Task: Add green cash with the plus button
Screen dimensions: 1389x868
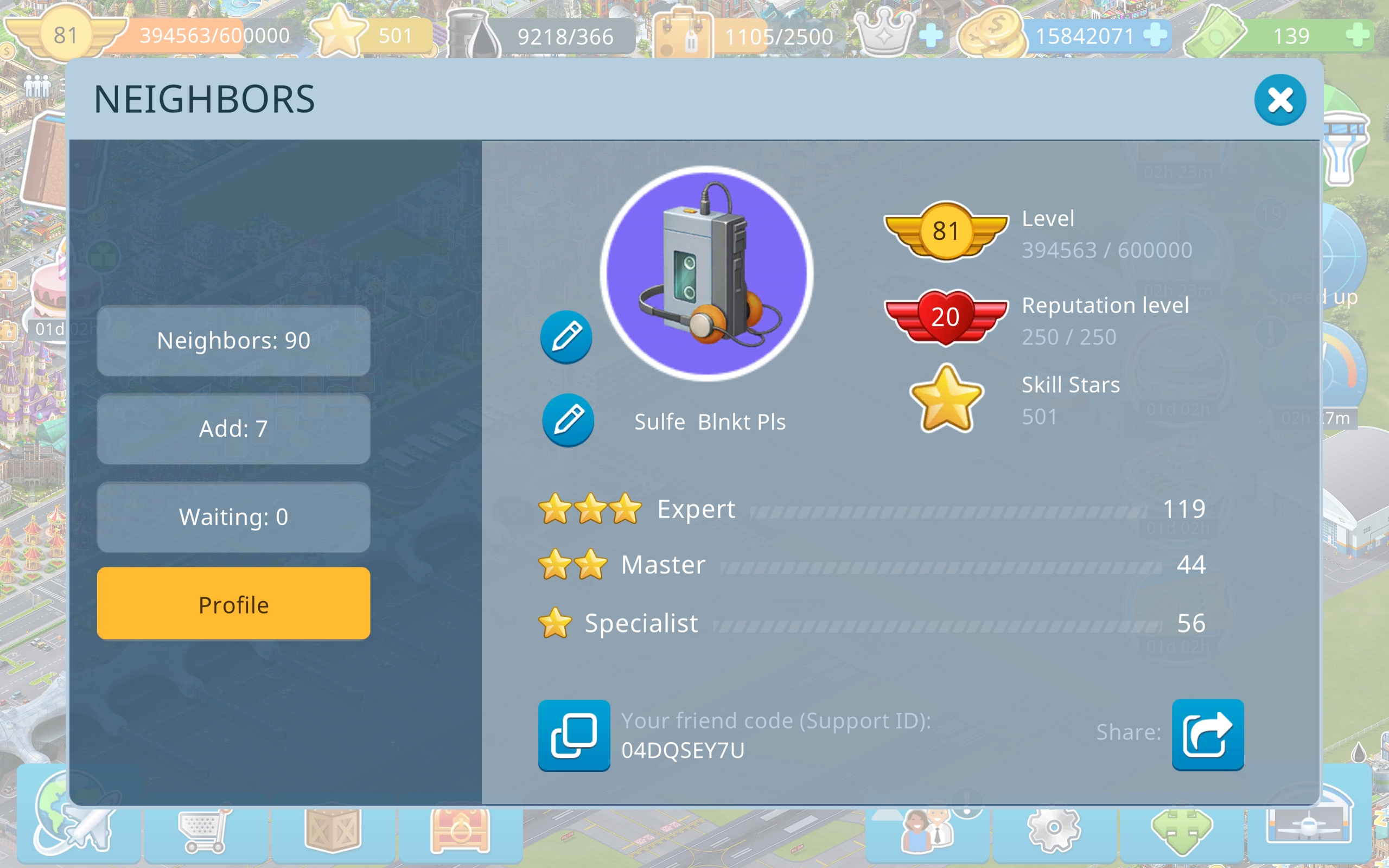Action: (x=1358, y=36)
